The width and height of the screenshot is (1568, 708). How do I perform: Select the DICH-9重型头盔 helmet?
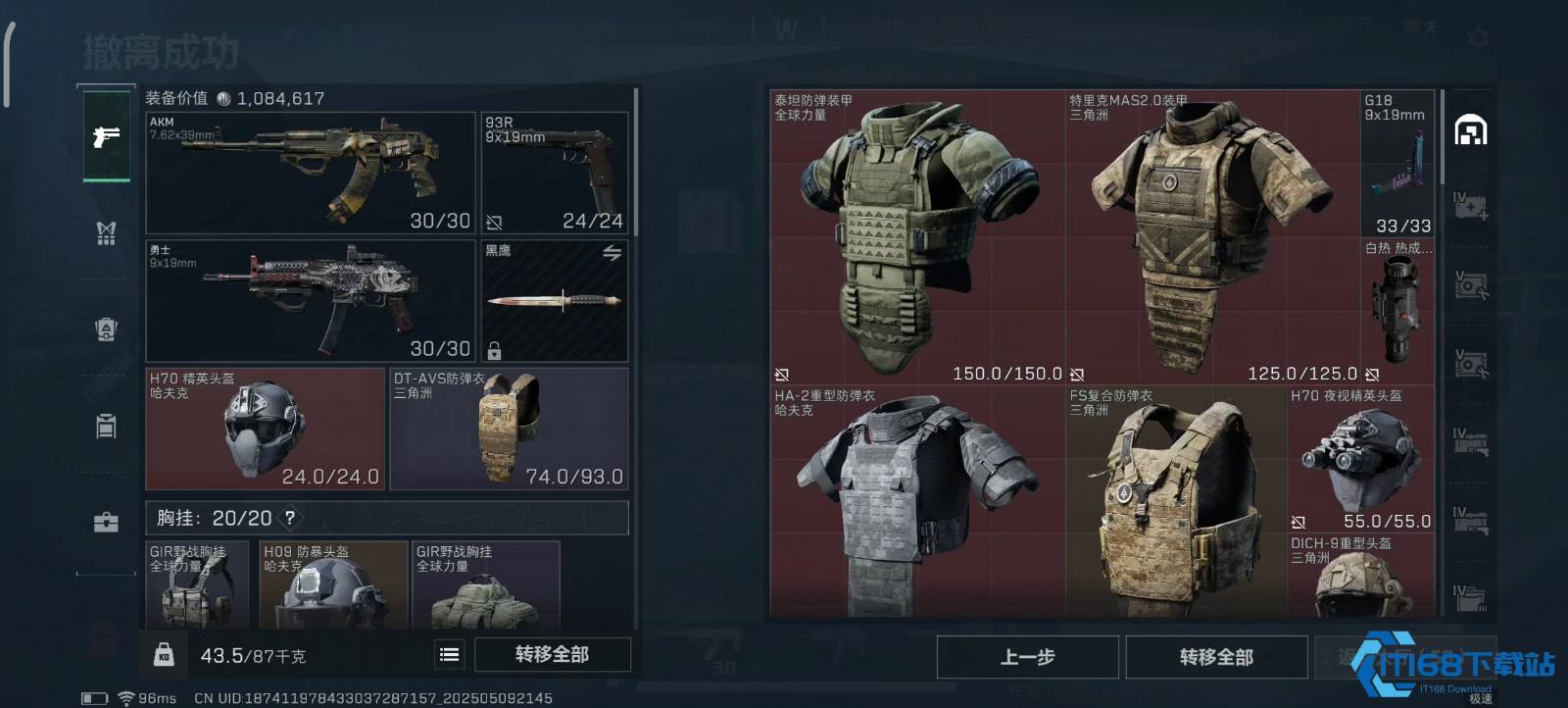[1360, 577]
